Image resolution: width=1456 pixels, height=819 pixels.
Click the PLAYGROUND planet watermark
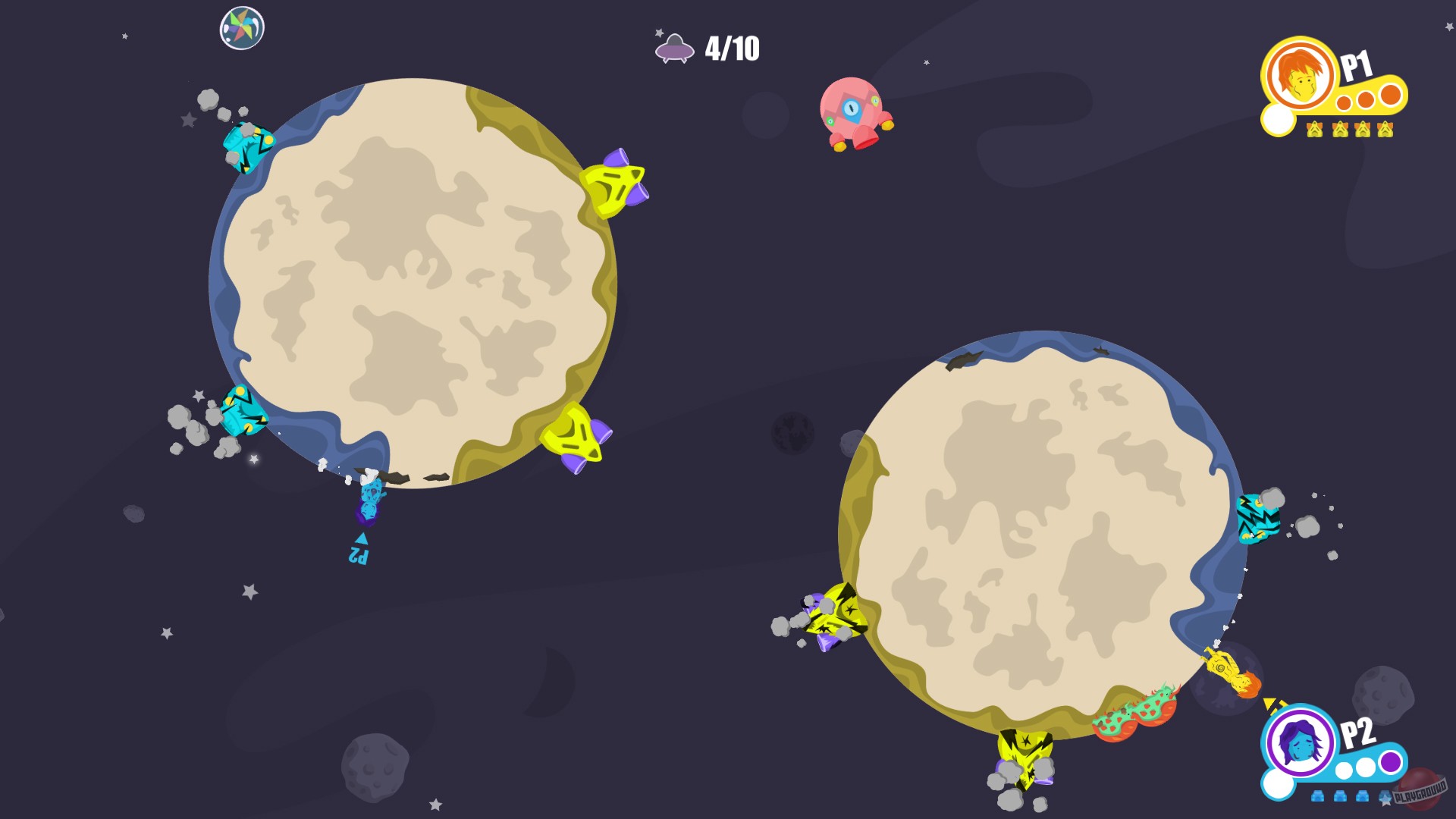click(1420, 792)
